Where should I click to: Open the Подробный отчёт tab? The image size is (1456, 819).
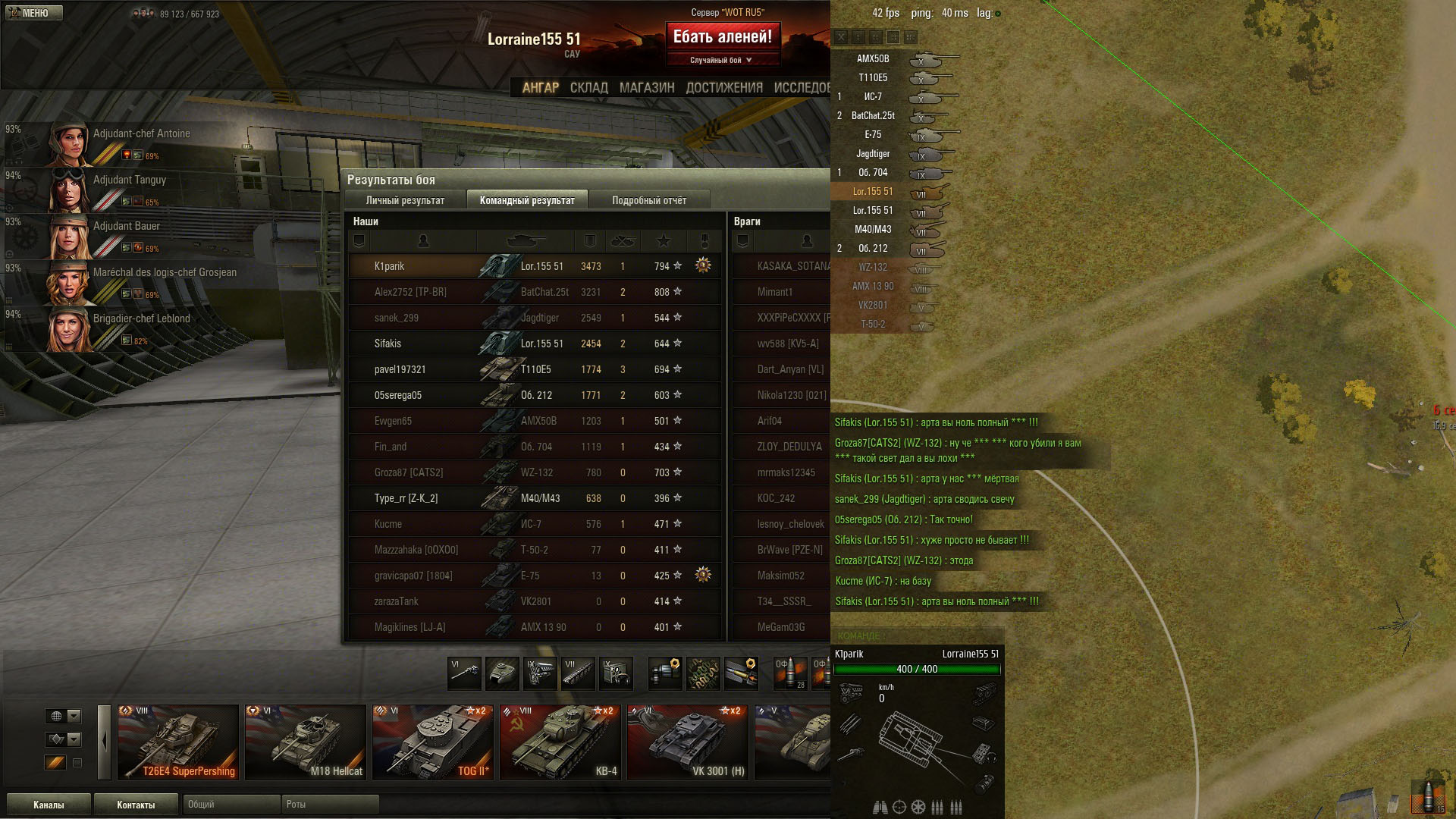coord(648,200)
